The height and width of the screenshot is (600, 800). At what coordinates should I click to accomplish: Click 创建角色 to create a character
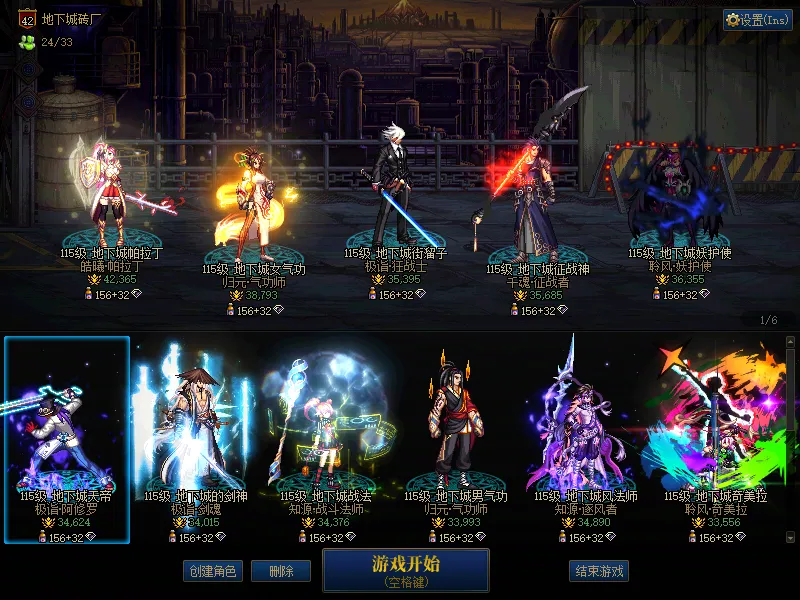click(212, 571)
